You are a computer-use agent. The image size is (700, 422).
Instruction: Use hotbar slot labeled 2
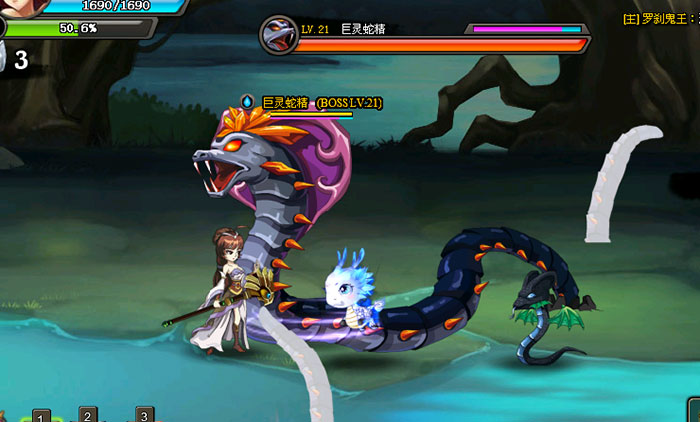tap(88, 415)
